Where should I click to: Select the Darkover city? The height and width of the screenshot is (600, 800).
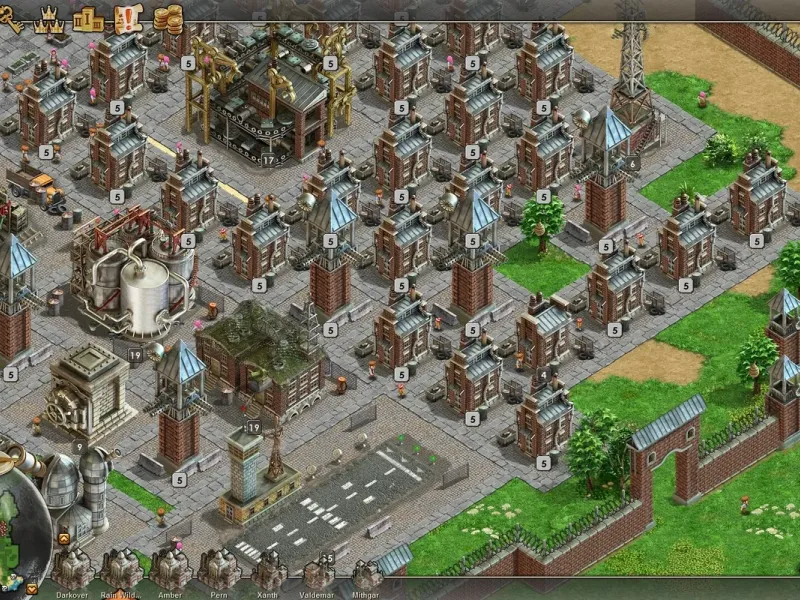(72, 569)
